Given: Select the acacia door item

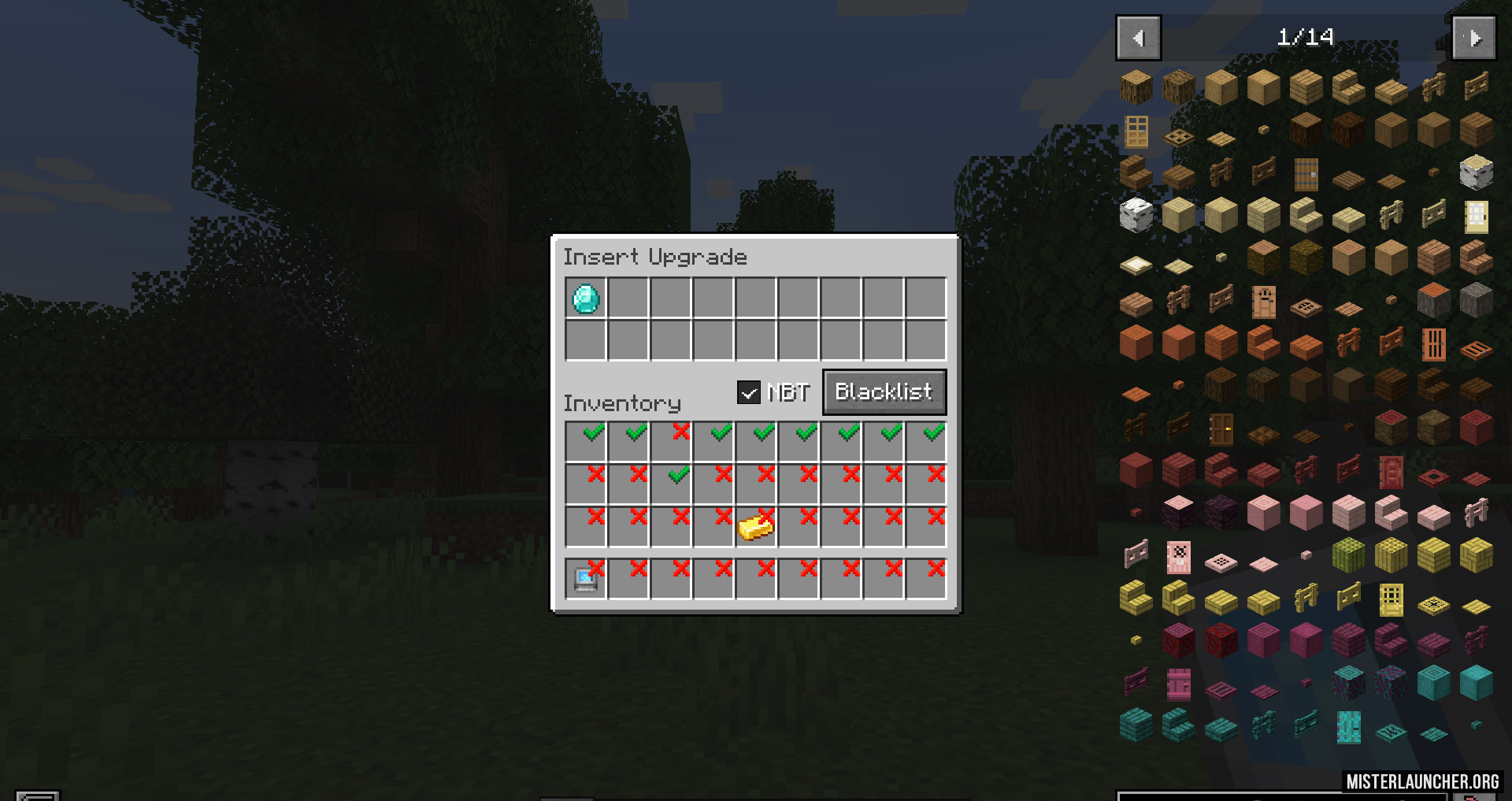Looking at the screenshot, I should pyautogui.click(x=1433, y=344).
